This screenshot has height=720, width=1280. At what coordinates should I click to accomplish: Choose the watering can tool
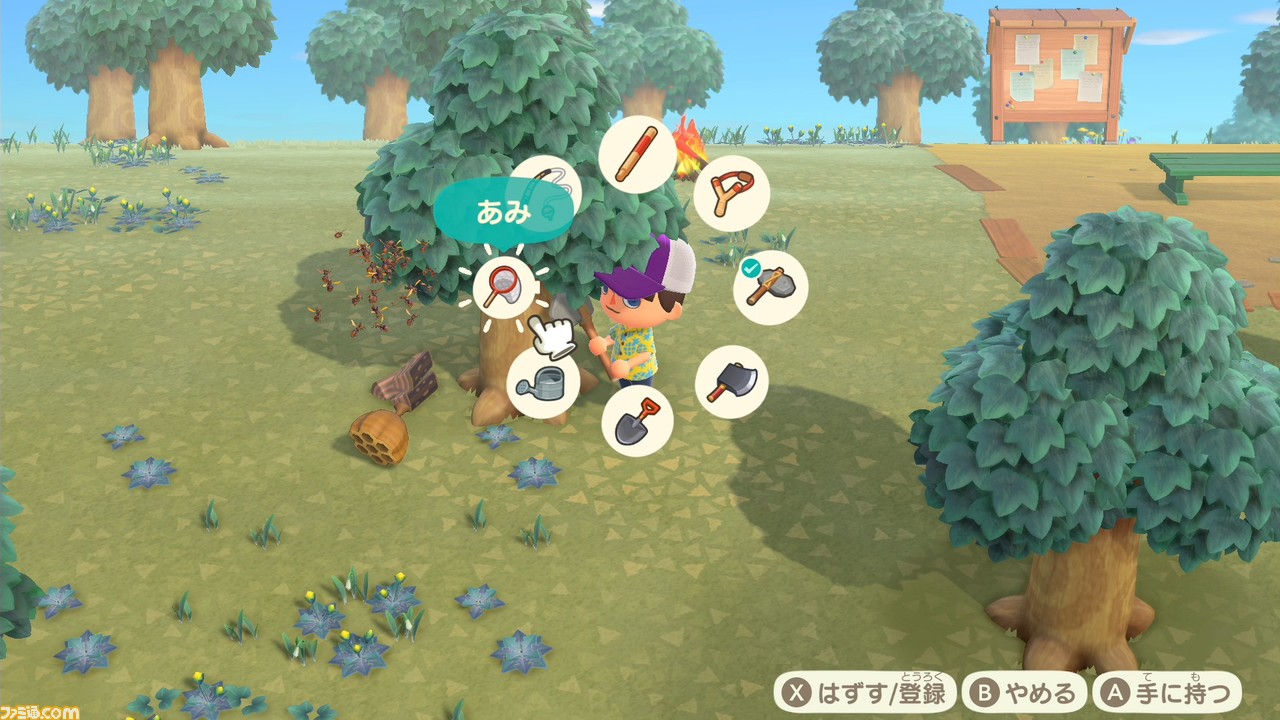[543, 382]
